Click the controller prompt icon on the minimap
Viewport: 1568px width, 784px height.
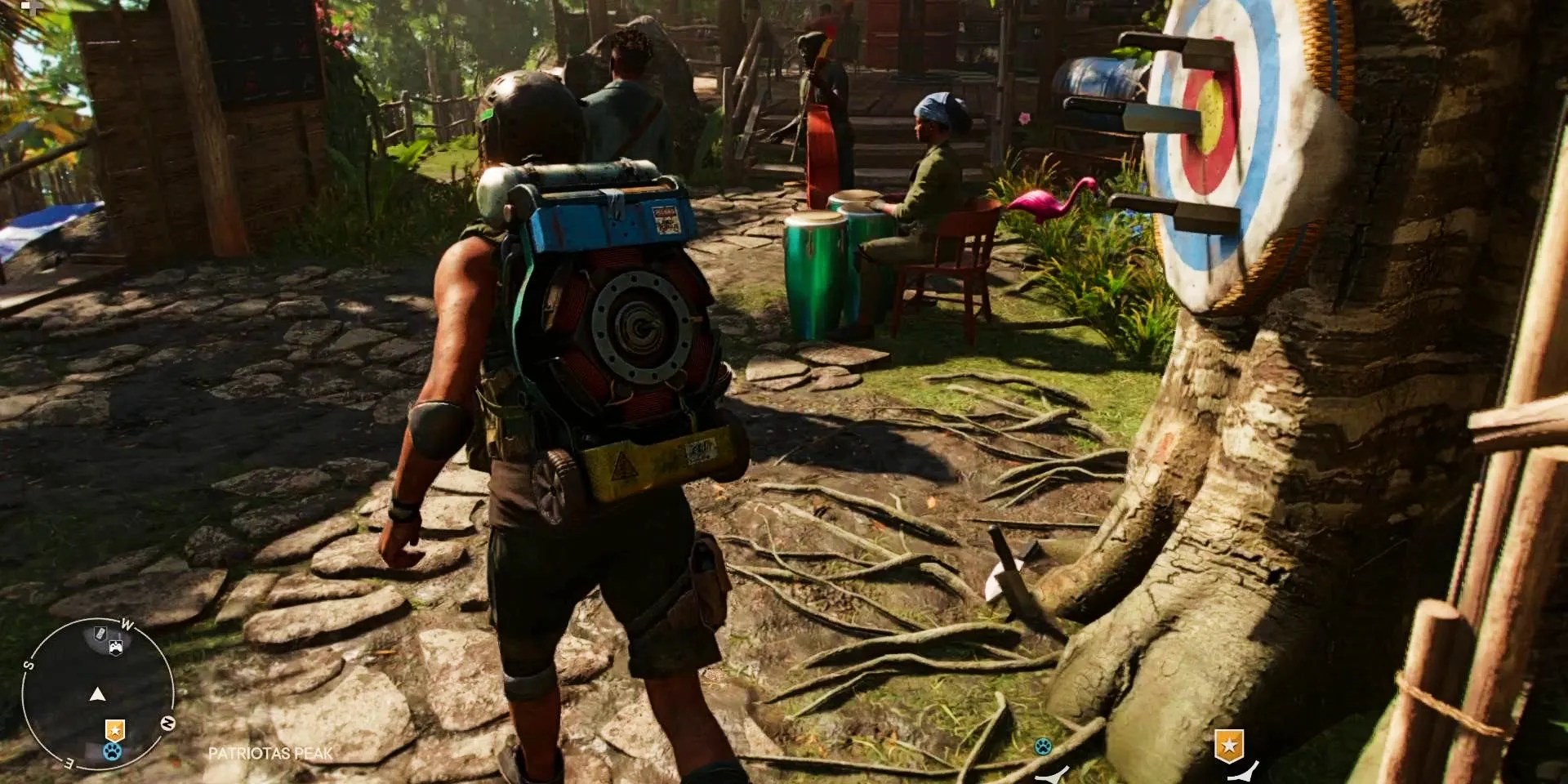116,647
